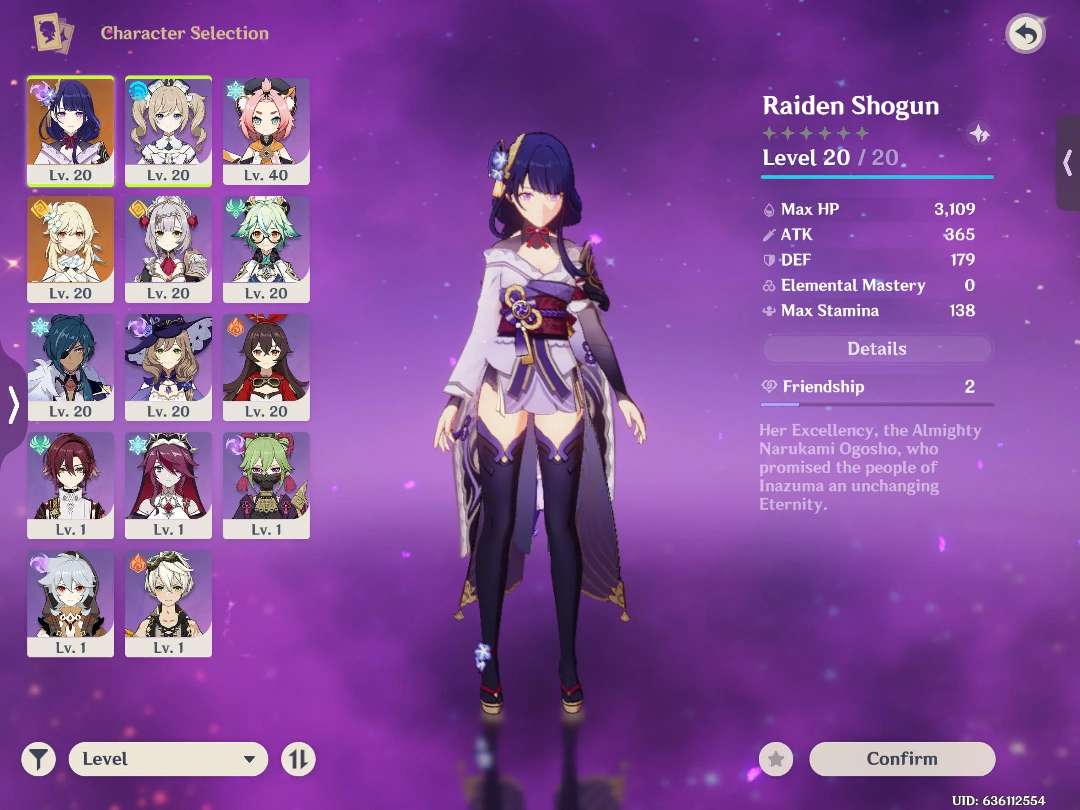Confirm the character selection
The image size is (1080, 810).
901,759
